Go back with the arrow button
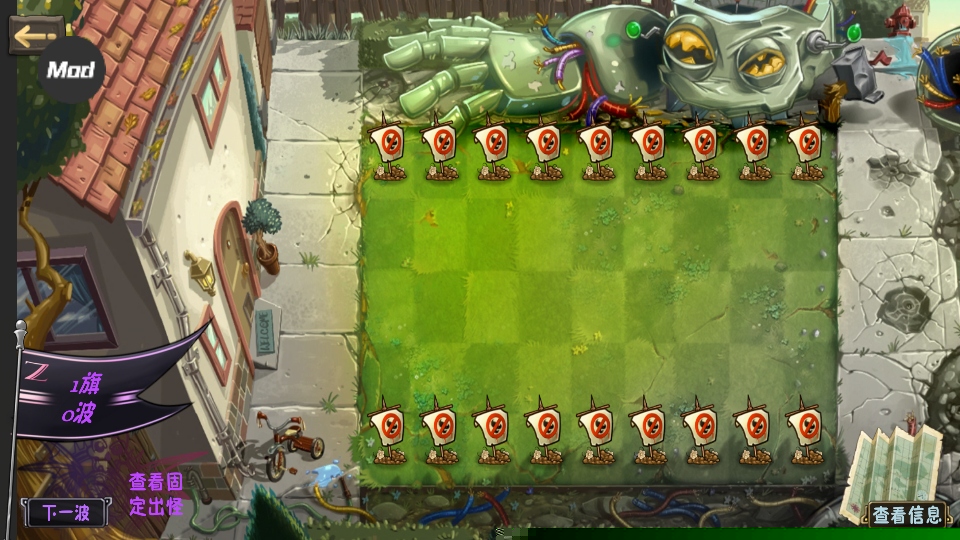Viewport: 960px width, 540px height. tap(35, 33)
